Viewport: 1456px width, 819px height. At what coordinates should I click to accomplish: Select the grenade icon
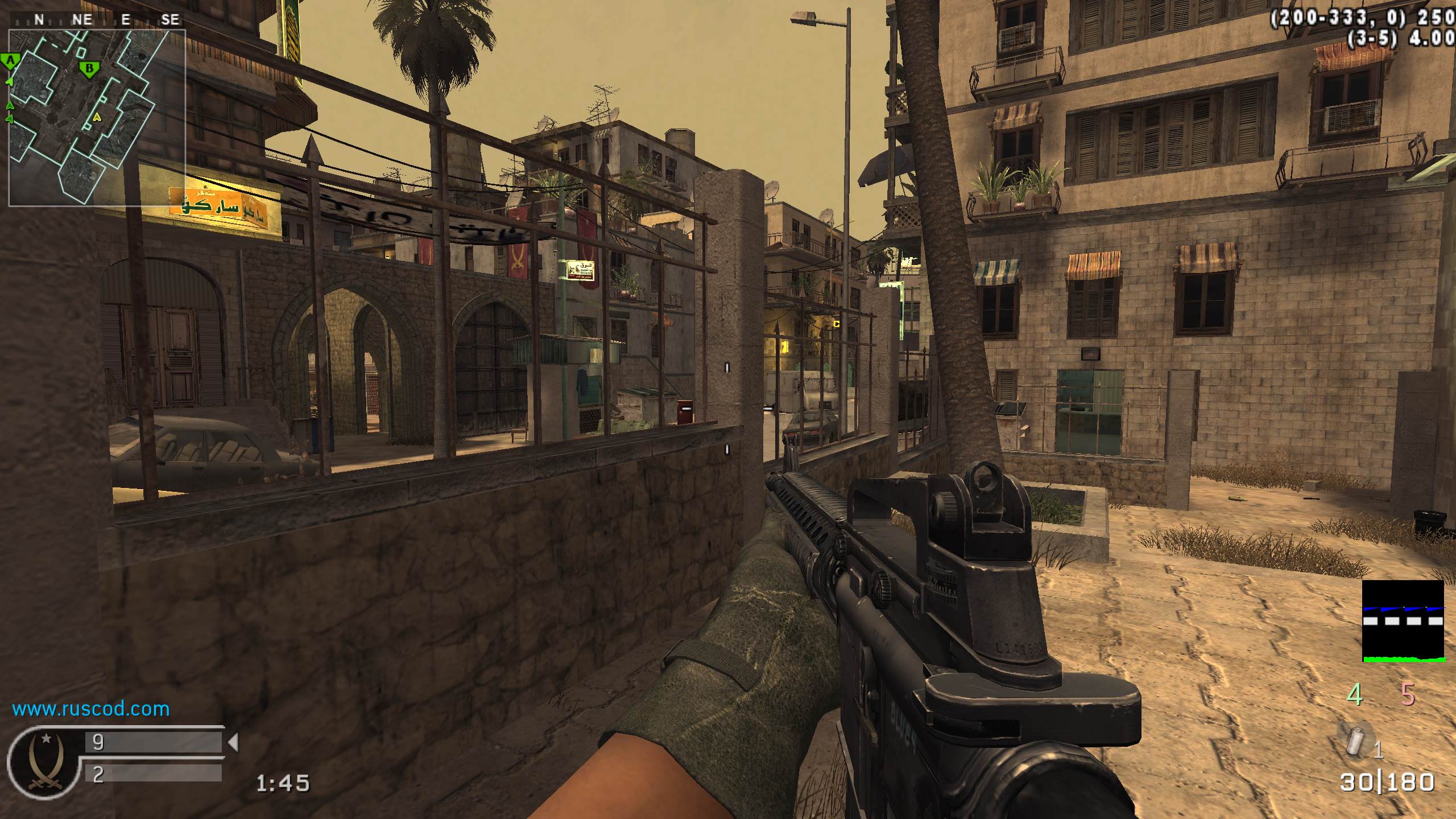[x=1355, y=740]
